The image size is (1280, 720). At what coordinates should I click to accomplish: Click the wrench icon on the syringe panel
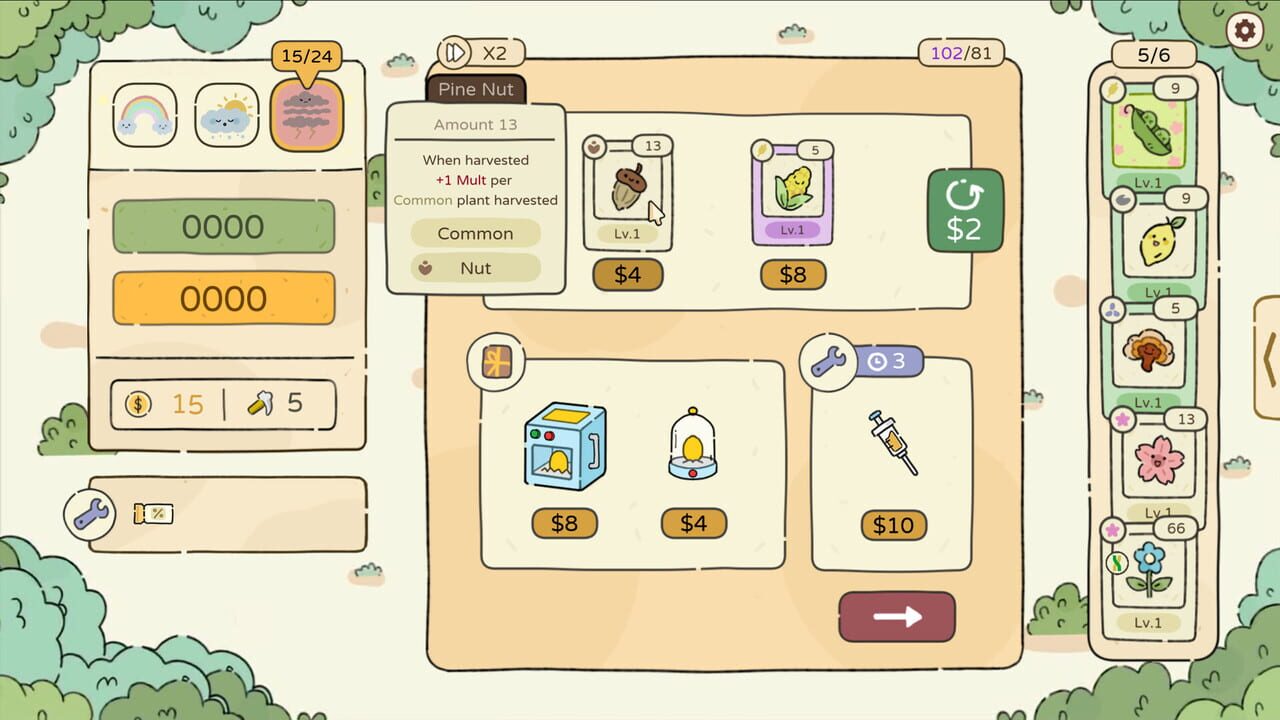tap(830, 360)
